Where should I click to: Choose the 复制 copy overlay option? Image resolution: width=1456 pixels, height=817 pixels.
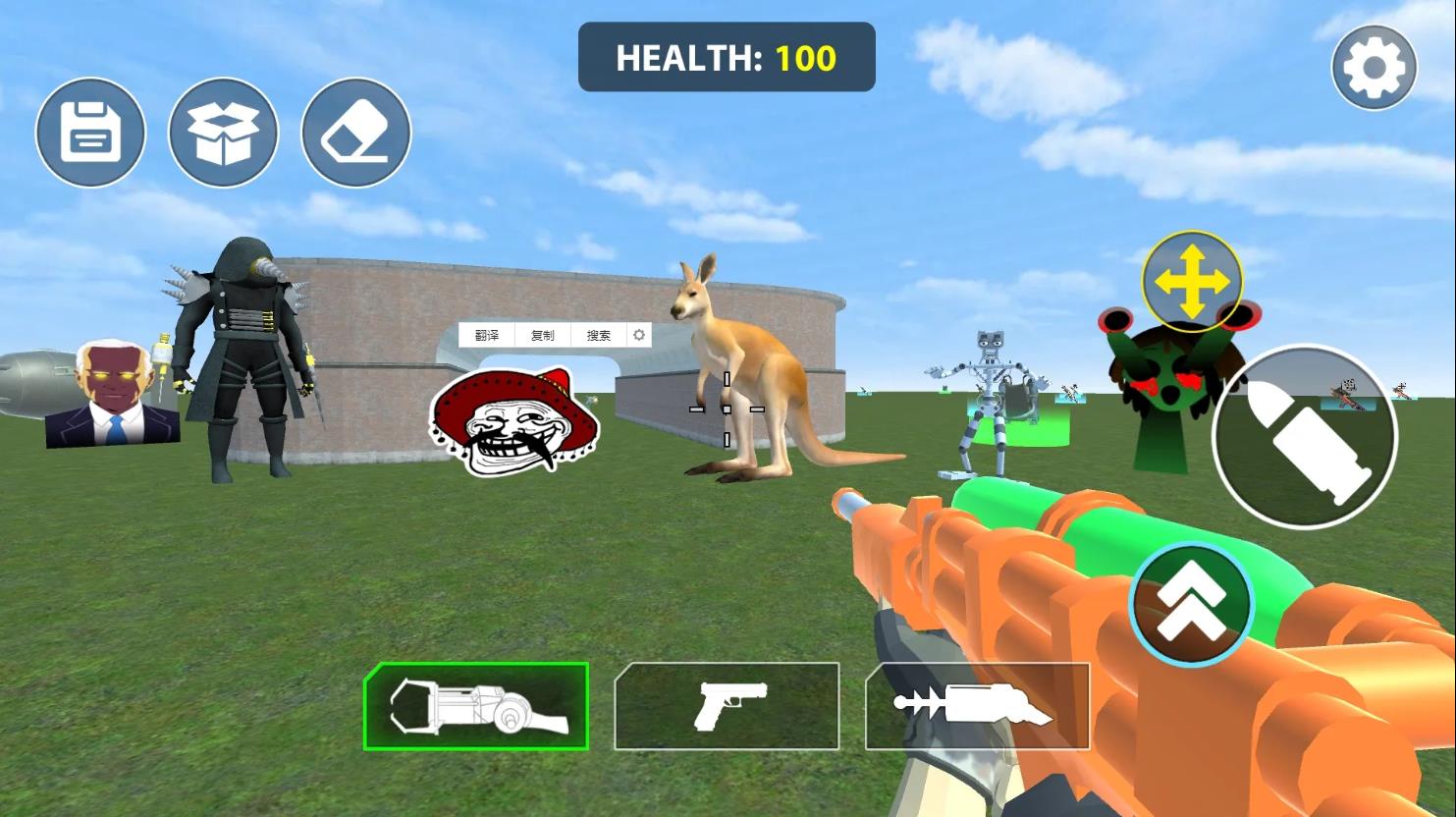542,335
